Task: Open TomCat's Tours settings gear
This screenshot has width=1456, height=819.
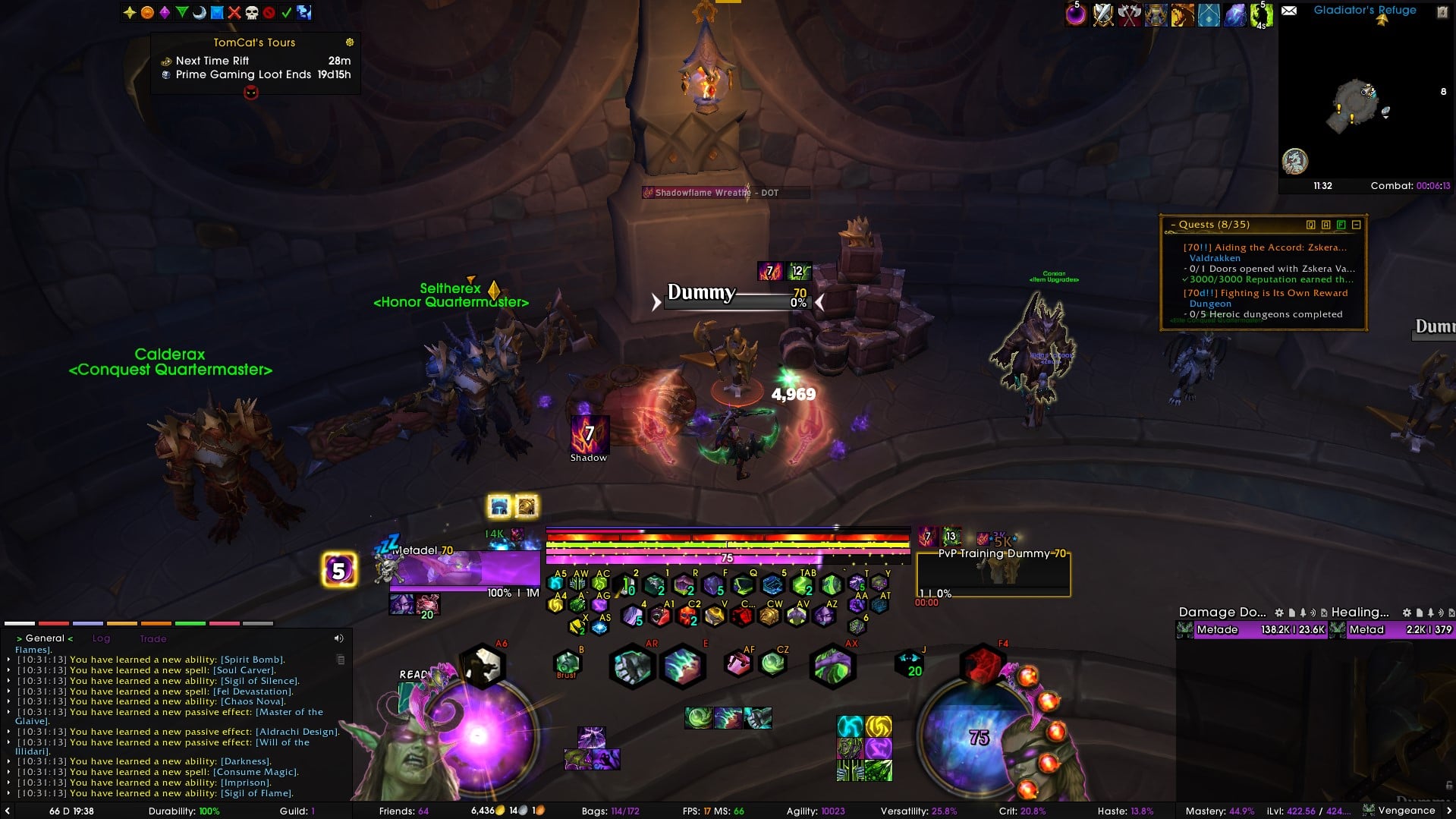Action: point(350,43)
